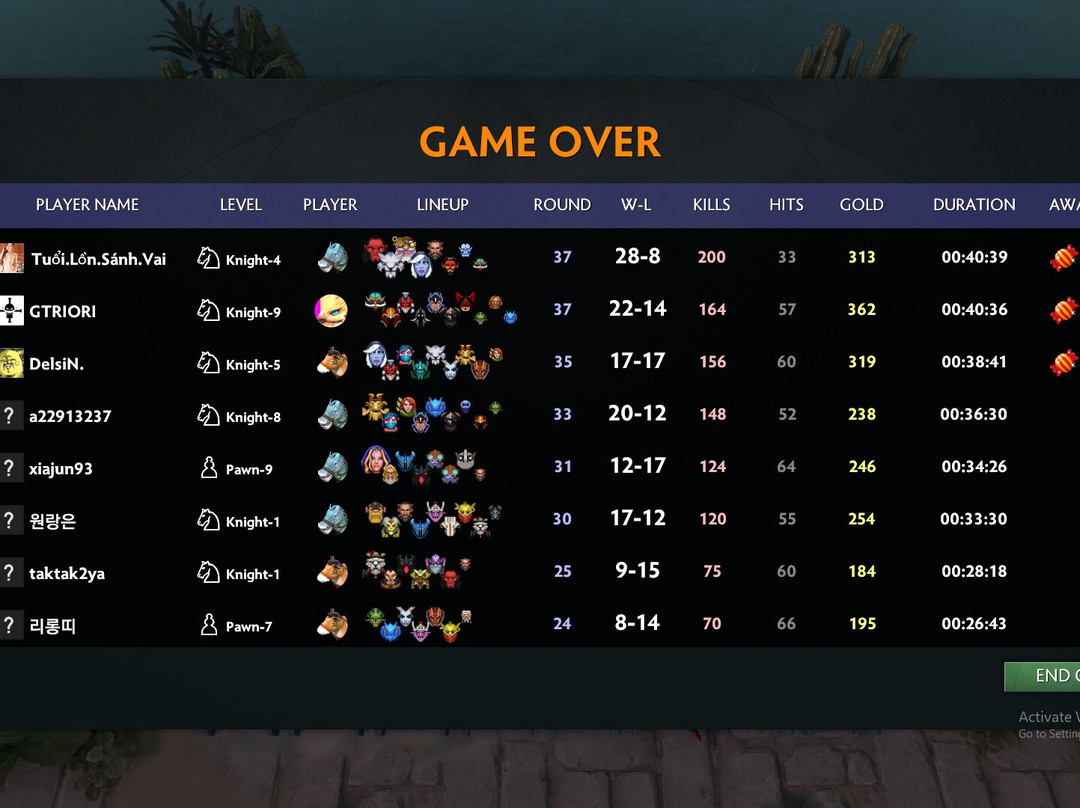1080x808 pixels.
Task: Click the Activate Windows watermark text
Action: (x=1049, y=716)
